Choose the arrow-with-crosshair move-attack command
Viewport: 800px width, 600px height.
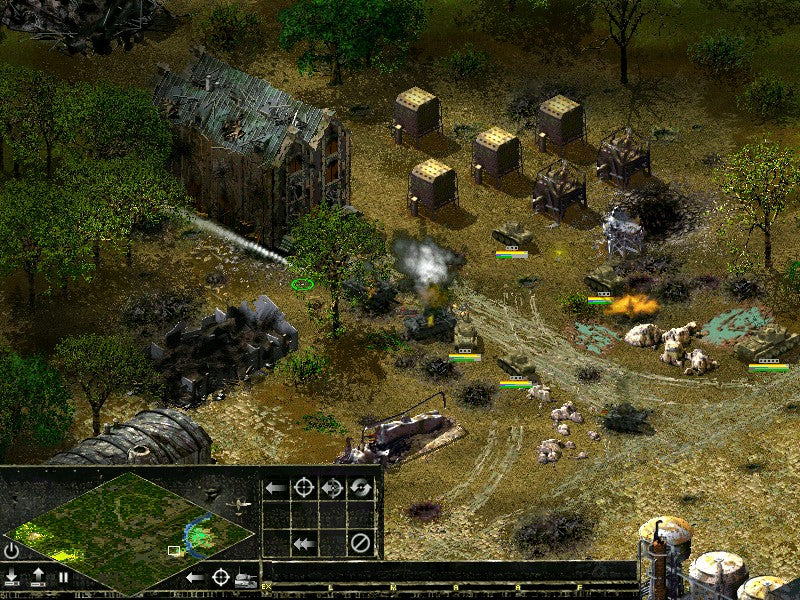coord(332,488)
